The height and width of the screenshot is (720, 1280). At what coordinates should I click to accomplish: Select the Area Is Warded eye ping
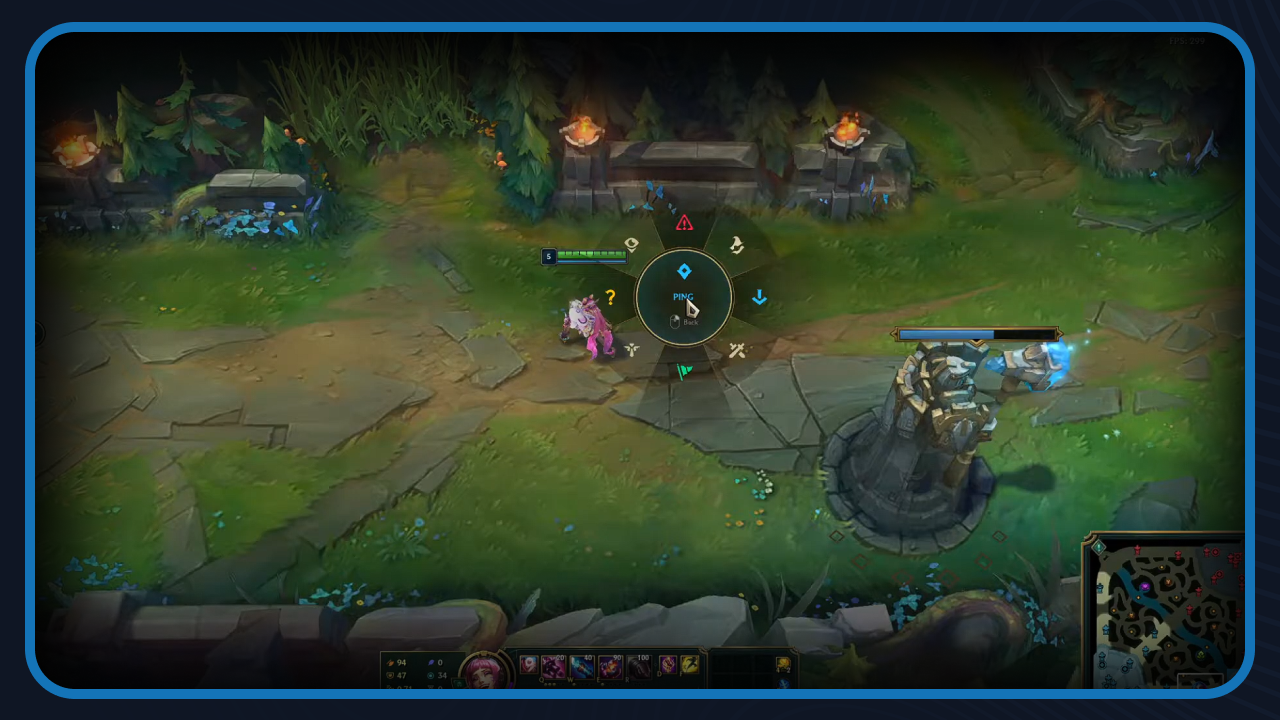630,242
